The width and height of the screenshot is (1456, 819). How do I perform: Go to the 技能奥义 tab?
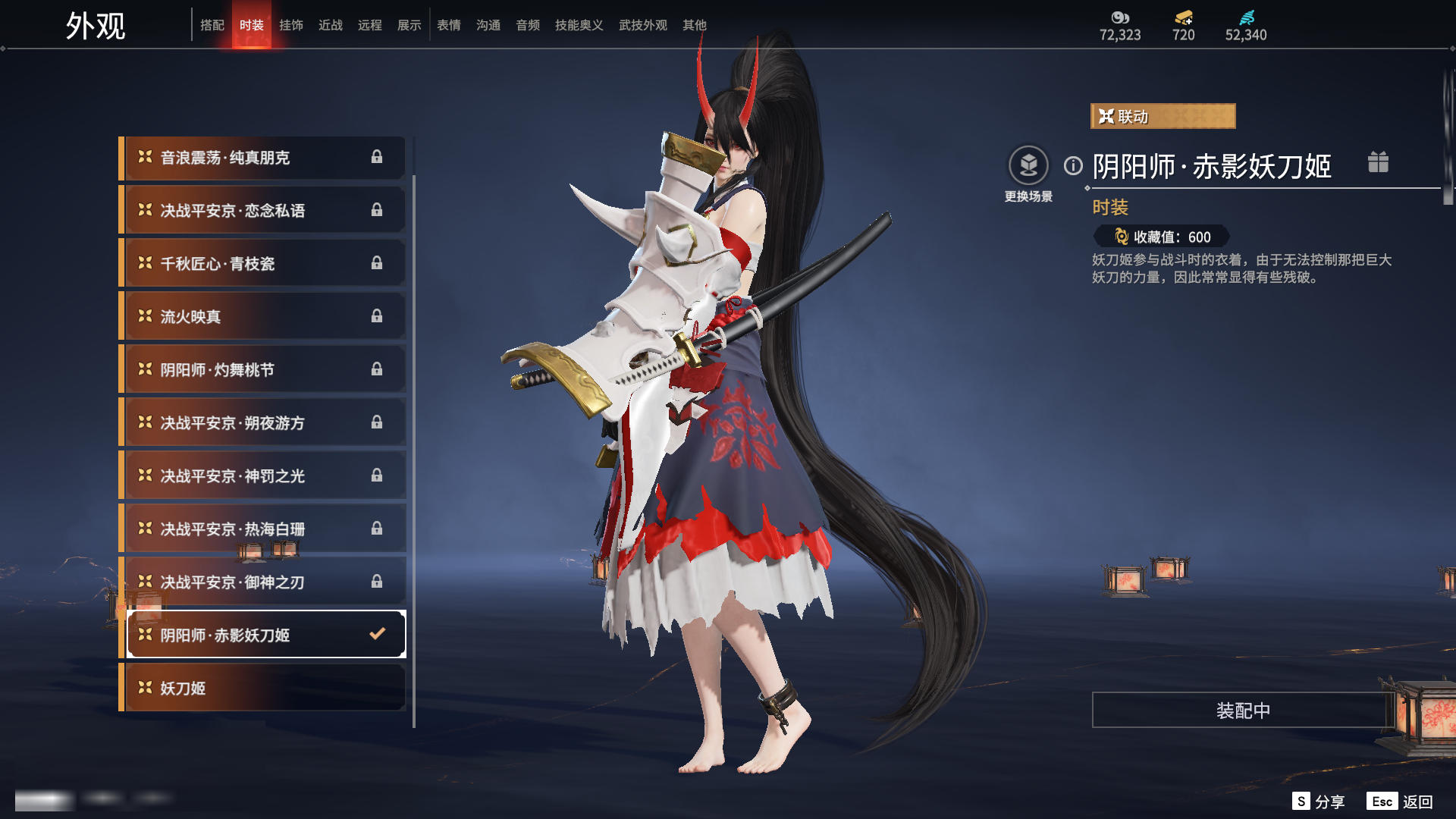pyautogui.click(x=579, y=25)
